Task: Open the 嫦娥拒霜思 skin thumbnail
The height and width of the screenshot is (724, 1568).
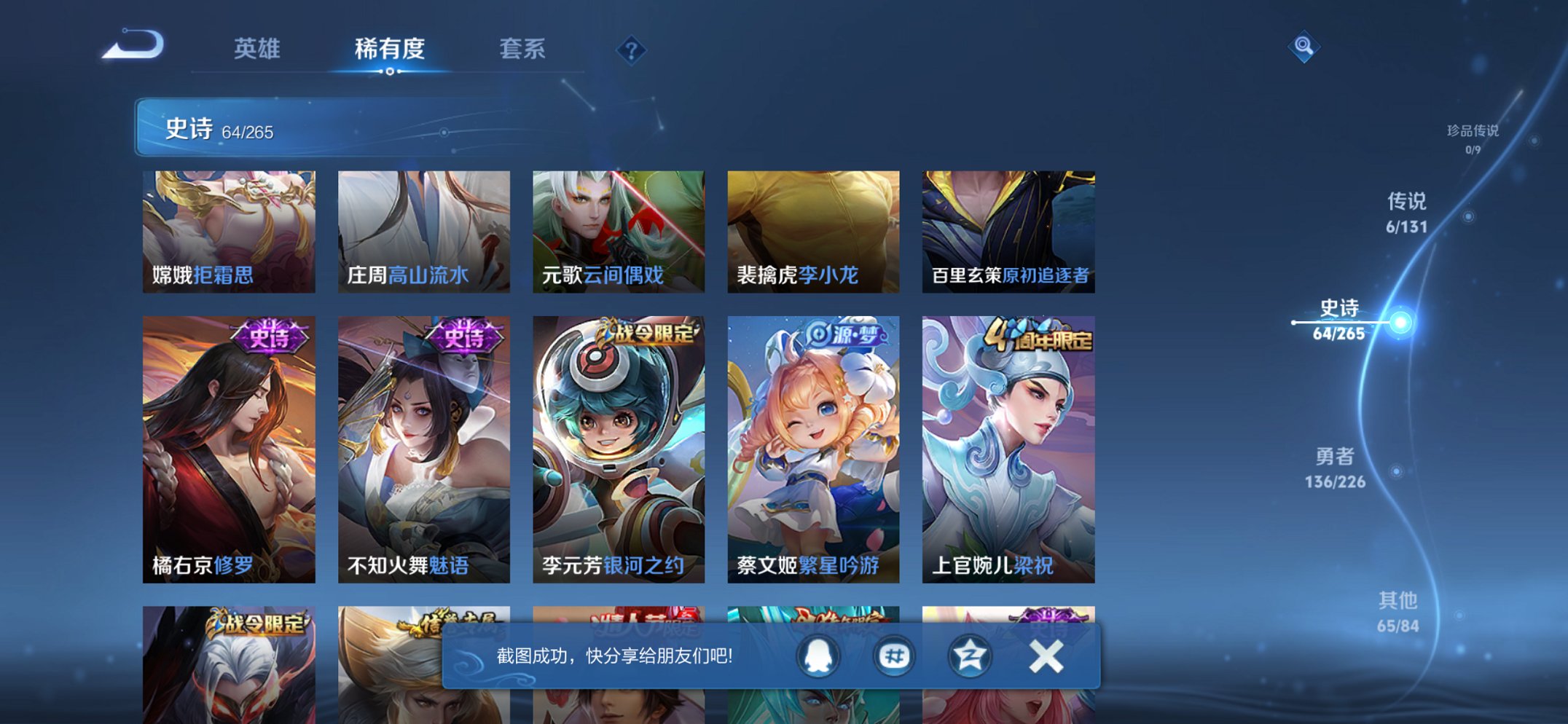Action: click(x=229, y=230)
